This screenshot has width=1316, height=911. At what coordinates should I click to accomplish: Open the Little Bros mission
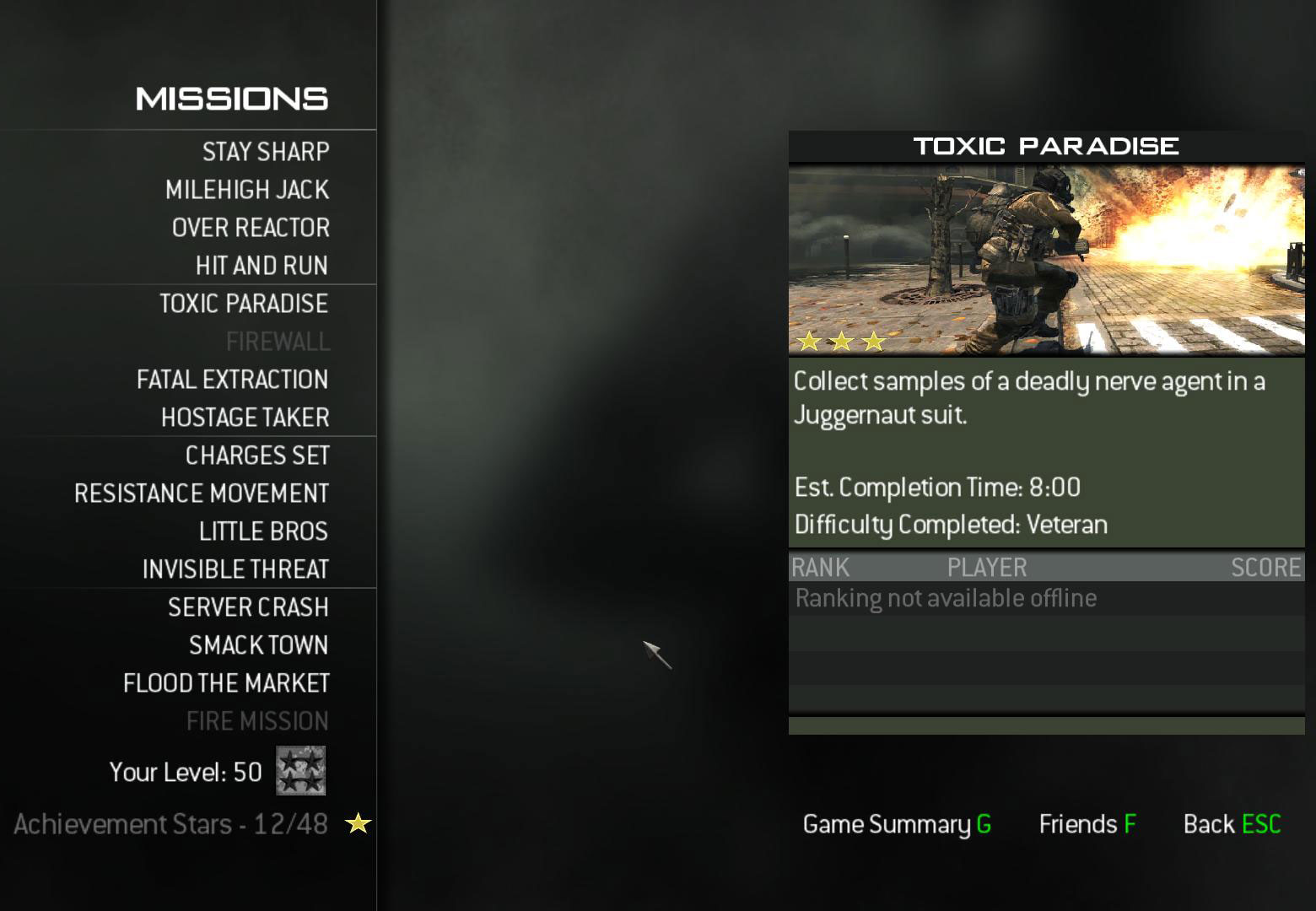[x=263, y=531]
